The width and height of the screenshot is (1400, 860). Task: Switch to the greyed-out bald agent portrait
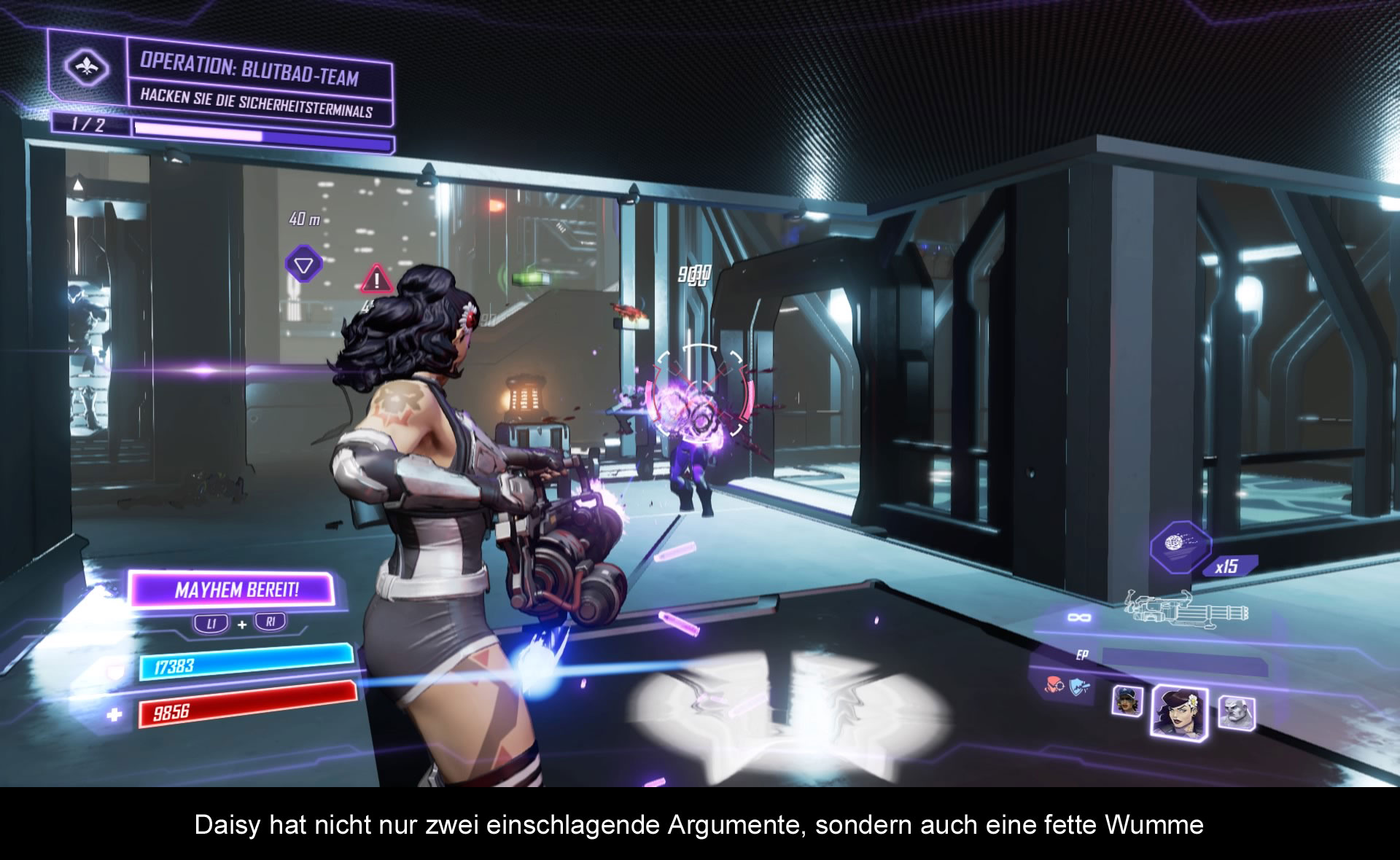1235,713
